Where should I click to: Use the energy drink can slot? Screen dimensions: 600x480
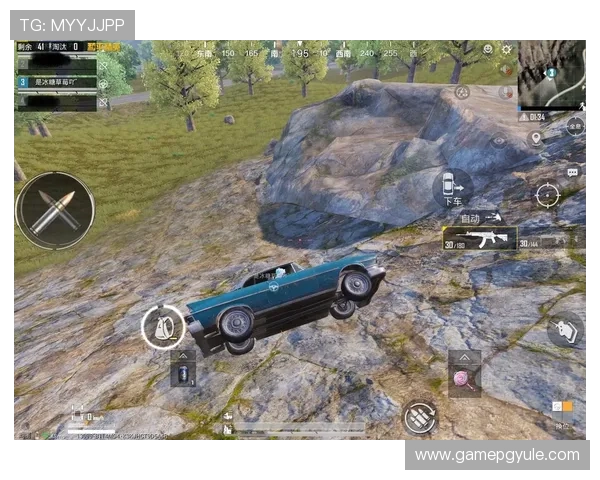tap(183, 374)
